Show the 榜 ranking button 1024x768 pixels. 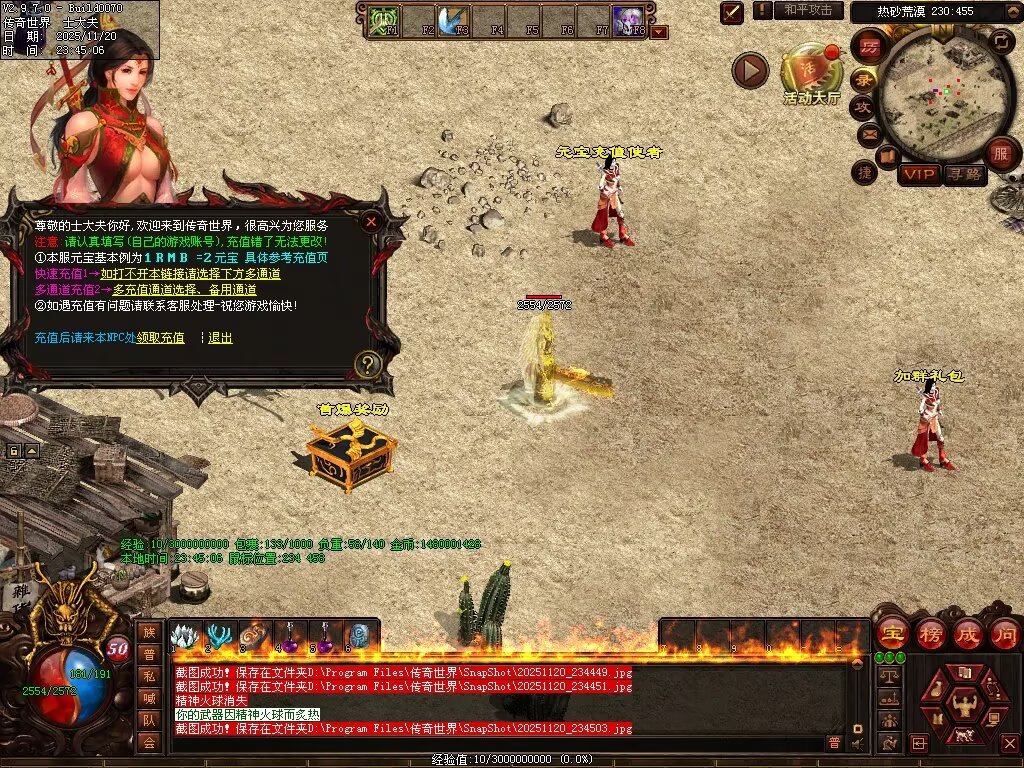click(930, 633)
